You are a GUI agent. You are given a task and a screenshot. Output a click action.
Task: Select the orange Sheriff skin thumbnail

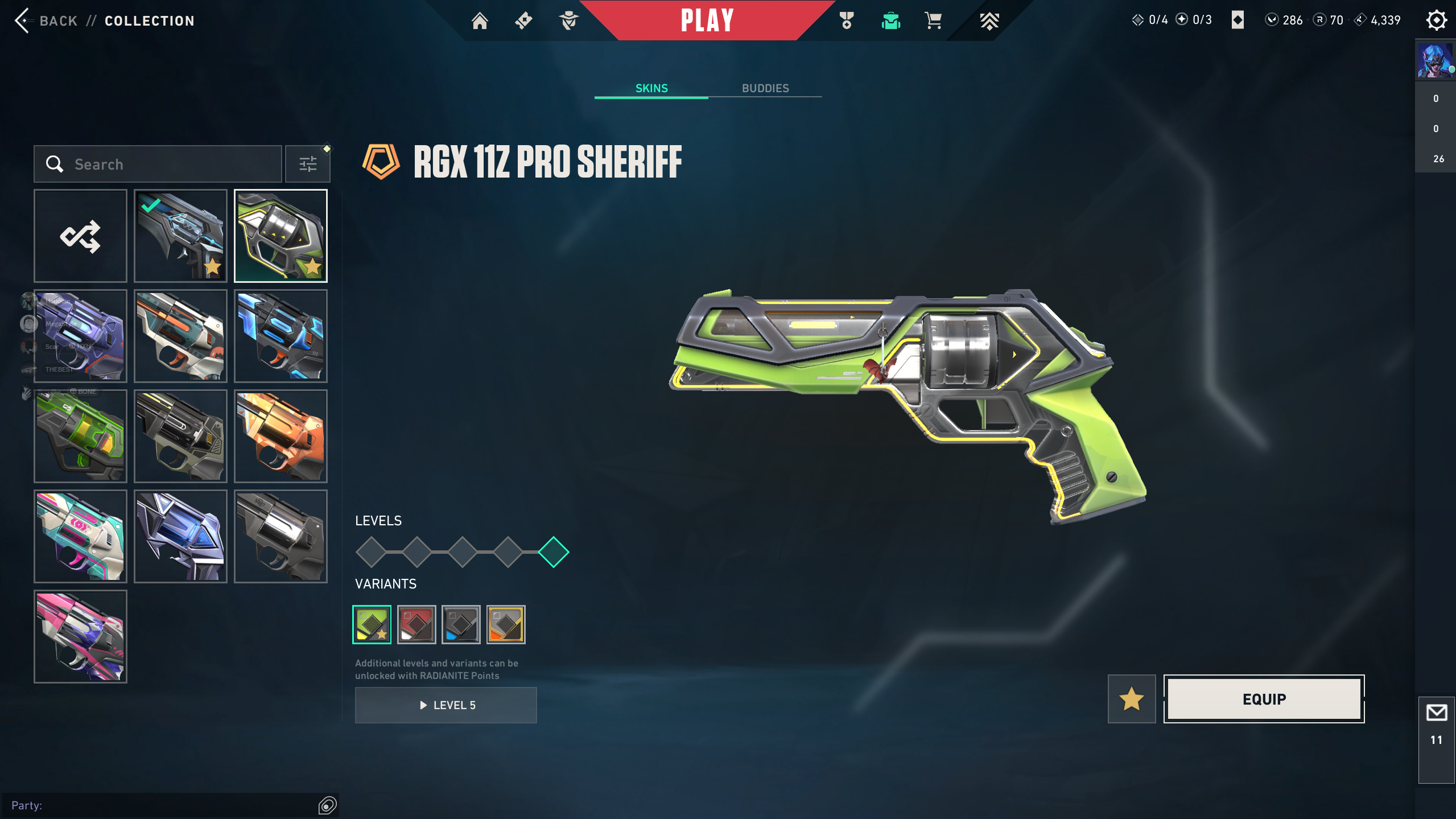coord(281,436)
